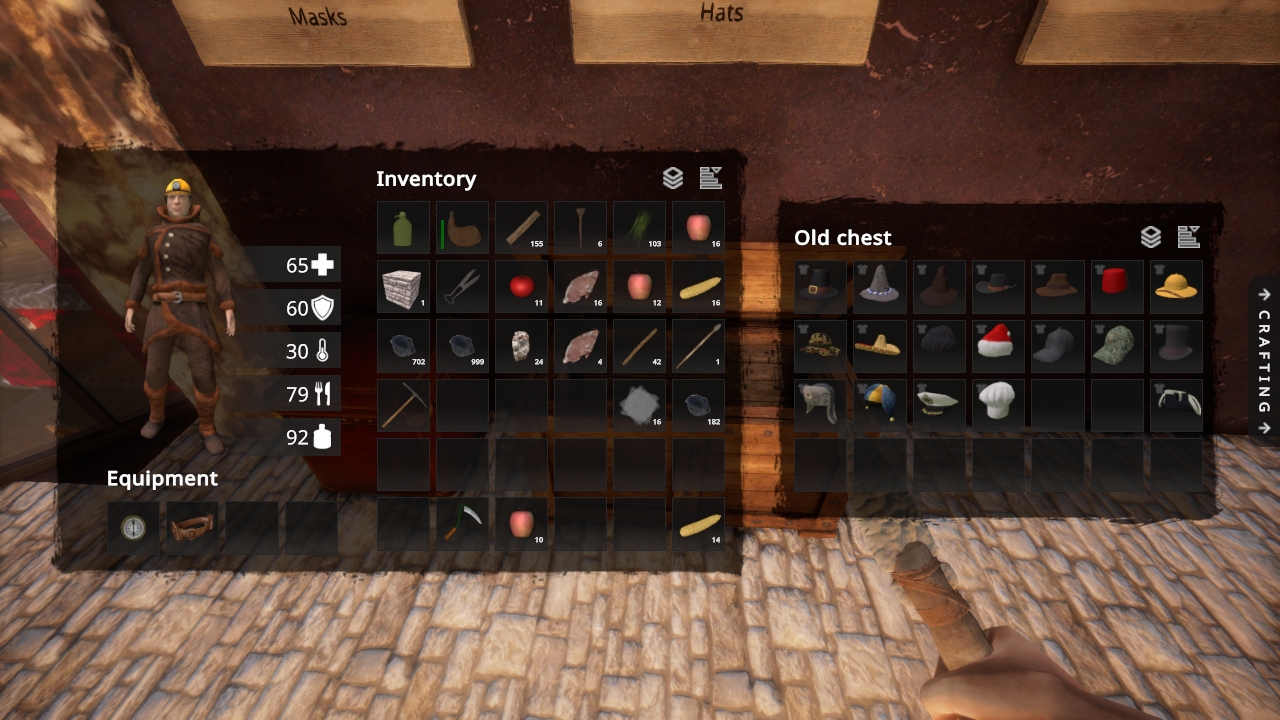The image size is (1280, 720).
Task: Select the leather belt equipment slot
Action: point(192,528)
